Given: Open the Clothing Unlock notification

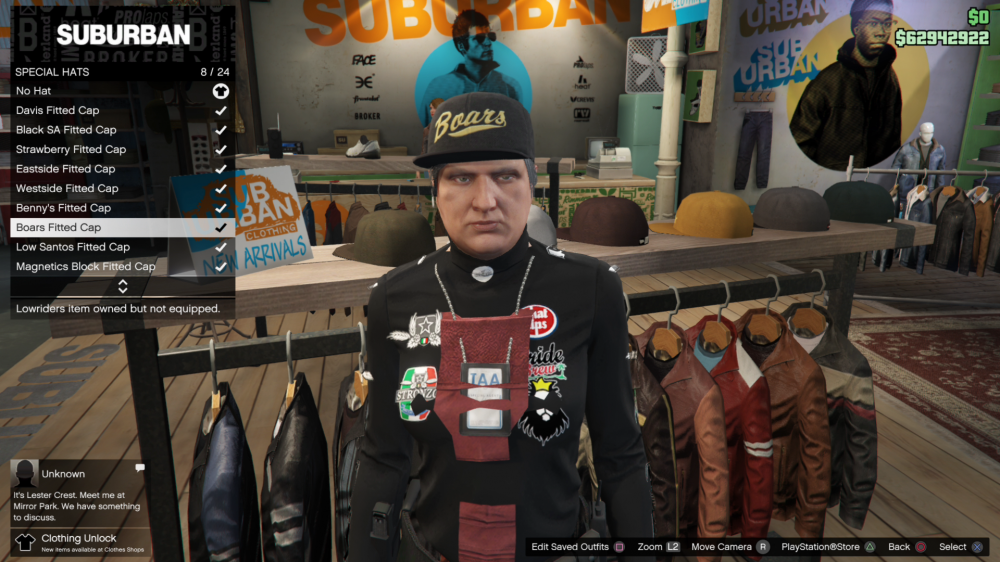Looking at the screenshot, I should [78, 542].
